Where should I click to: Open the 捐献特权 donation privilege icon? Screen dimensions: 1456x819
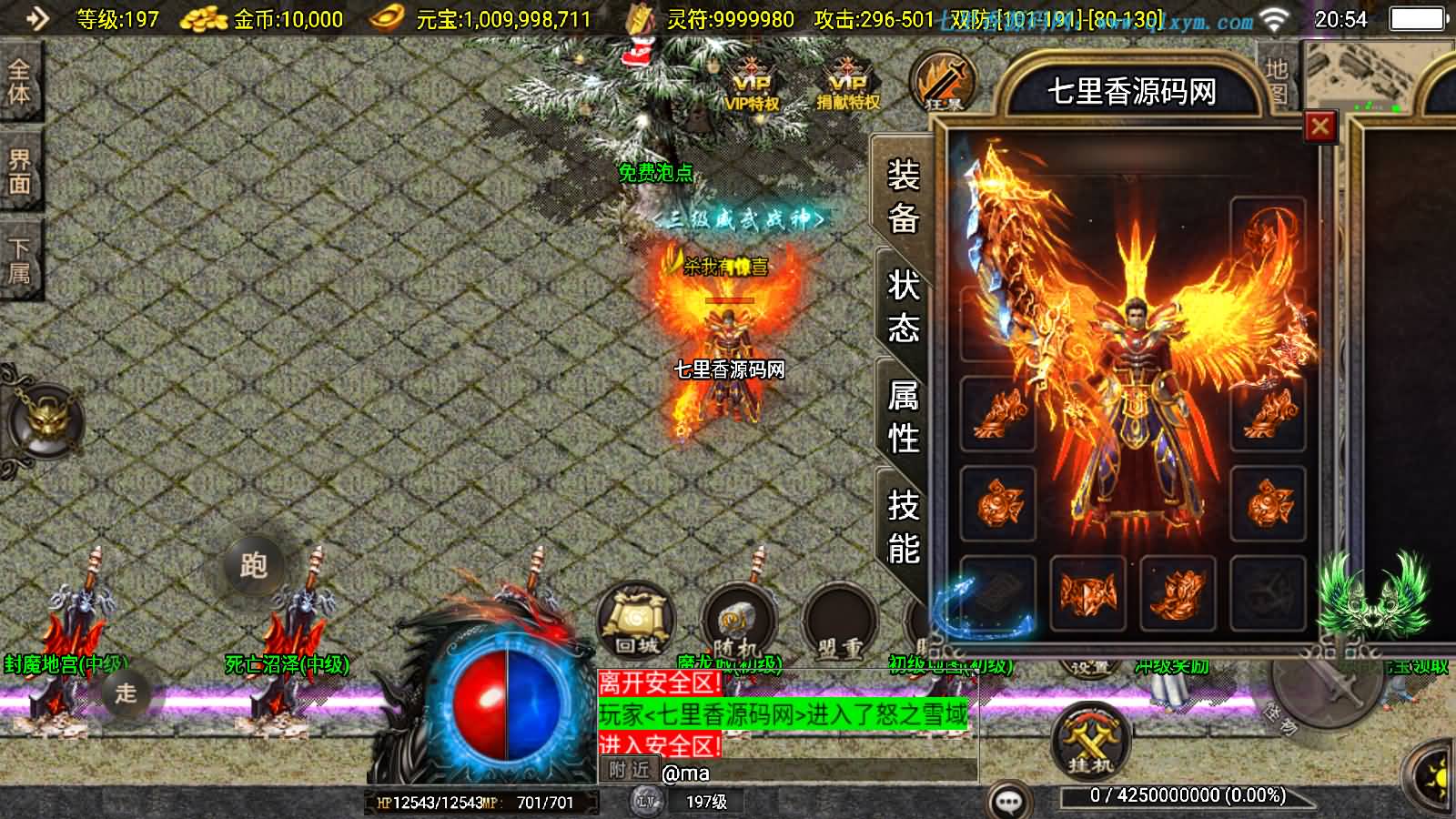point(848,82)
